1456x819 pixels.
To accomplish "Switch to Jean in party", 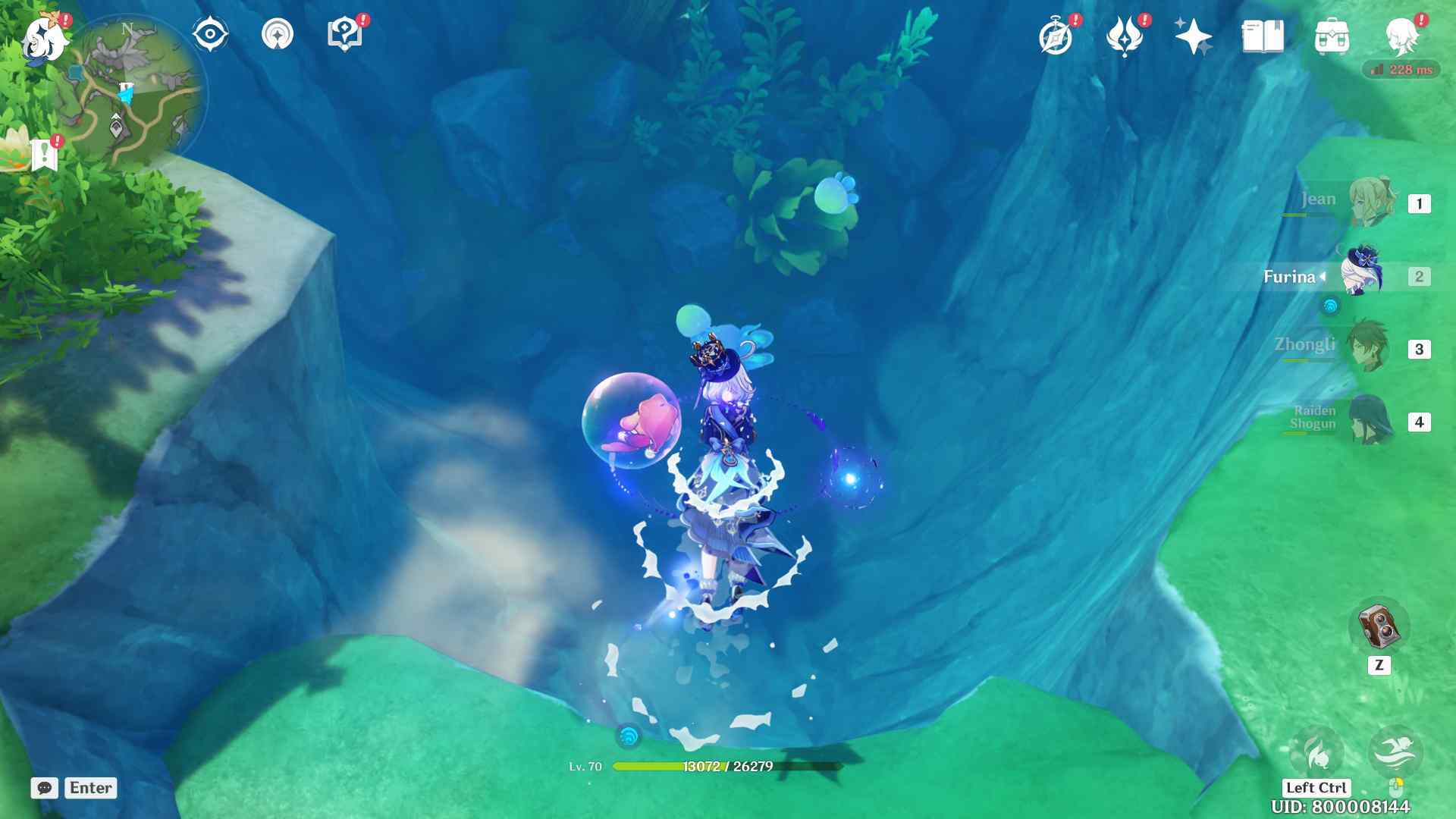I will [1371, 202].
